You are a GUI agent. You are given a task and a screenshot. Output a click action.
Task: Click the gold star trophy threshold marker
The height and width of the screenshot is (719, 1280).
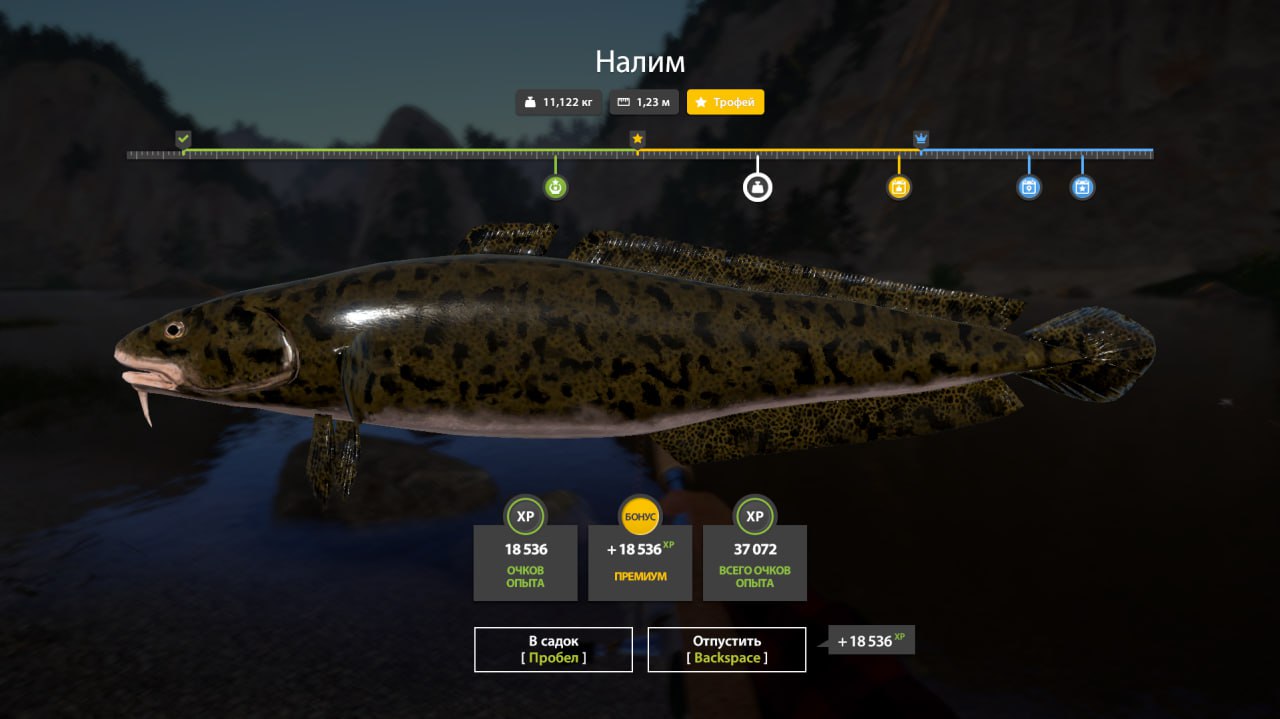pos(638,139)
